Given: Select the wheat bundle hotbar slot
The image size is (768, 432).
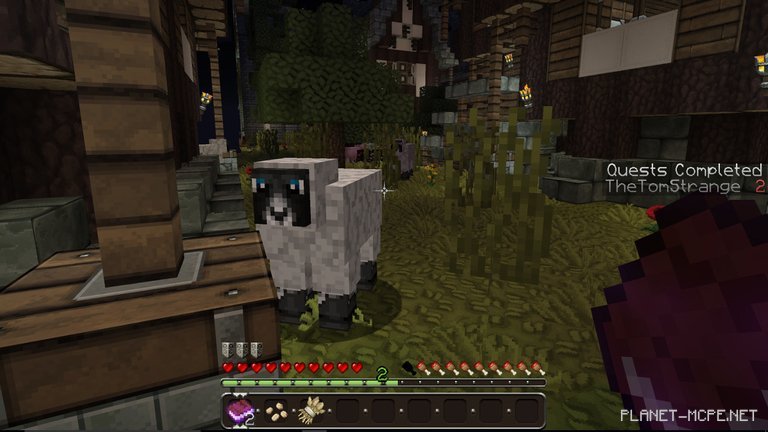Looking at the screenshot, I should coord(311,410).
